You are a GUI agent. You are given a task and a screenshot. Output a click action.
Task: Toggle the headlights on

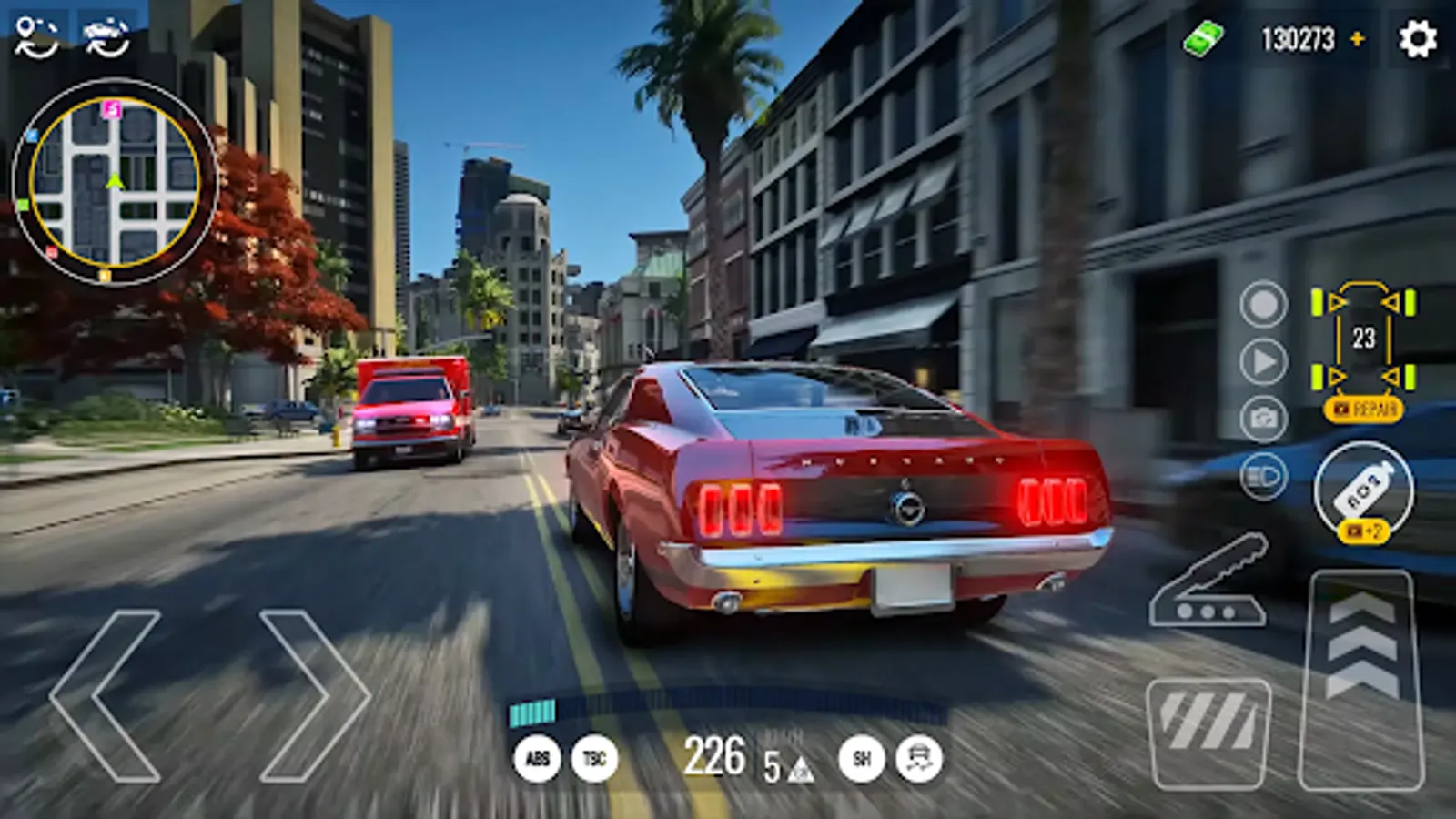[x=1261, y=474]
